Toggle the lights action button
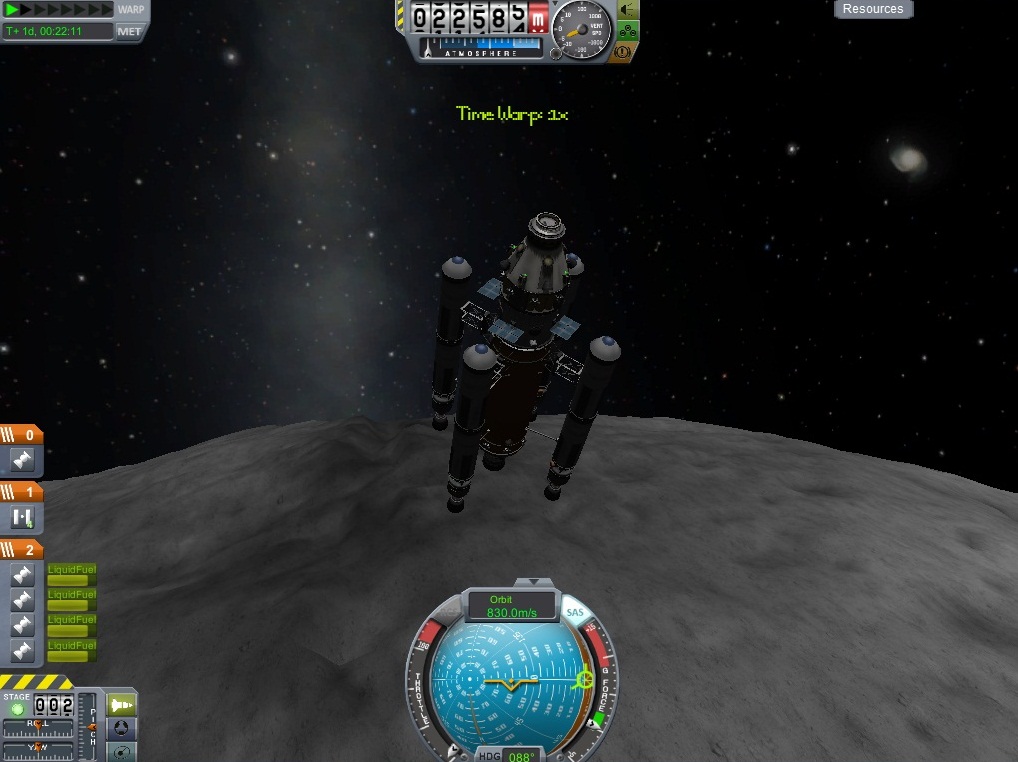1018x762 pixels. pyautogui.click(x=629, y=10)
